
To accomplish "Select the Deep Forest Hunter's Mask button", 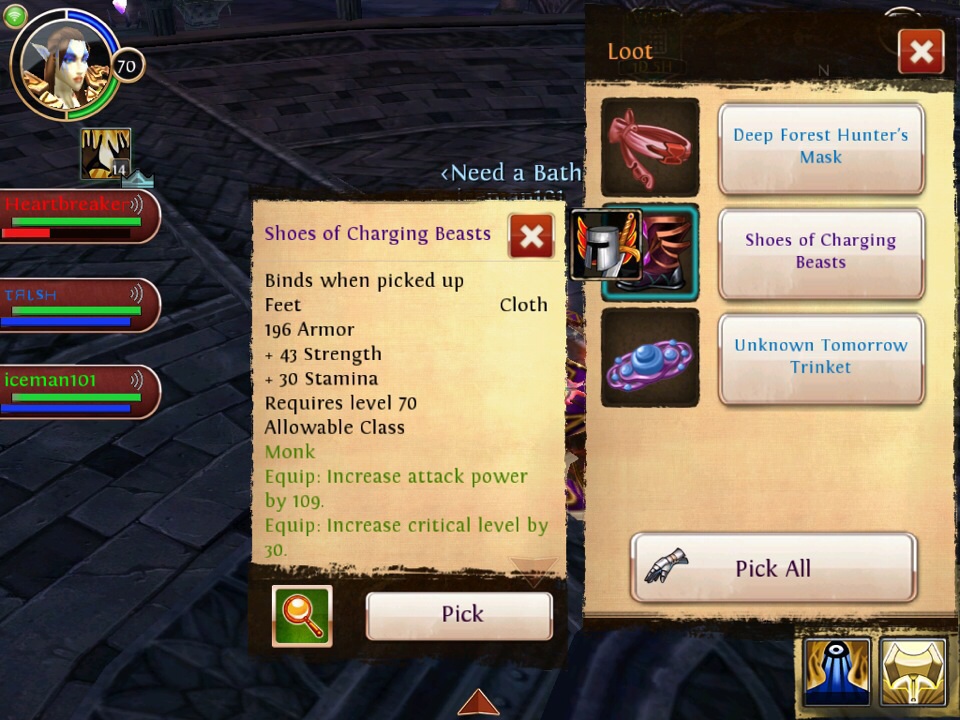I will point(820,148).
